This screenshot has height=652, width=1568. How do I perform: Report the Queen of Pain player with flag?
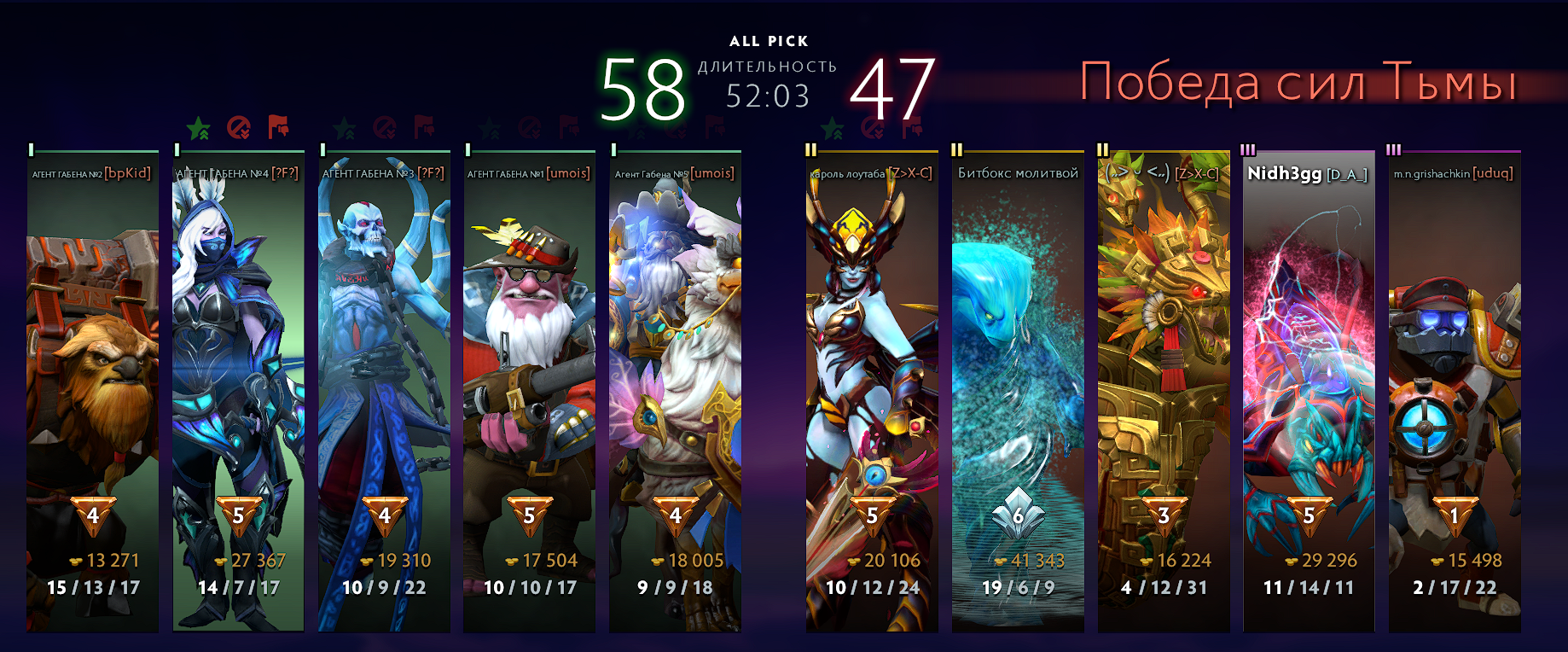[x=912, y=128]
